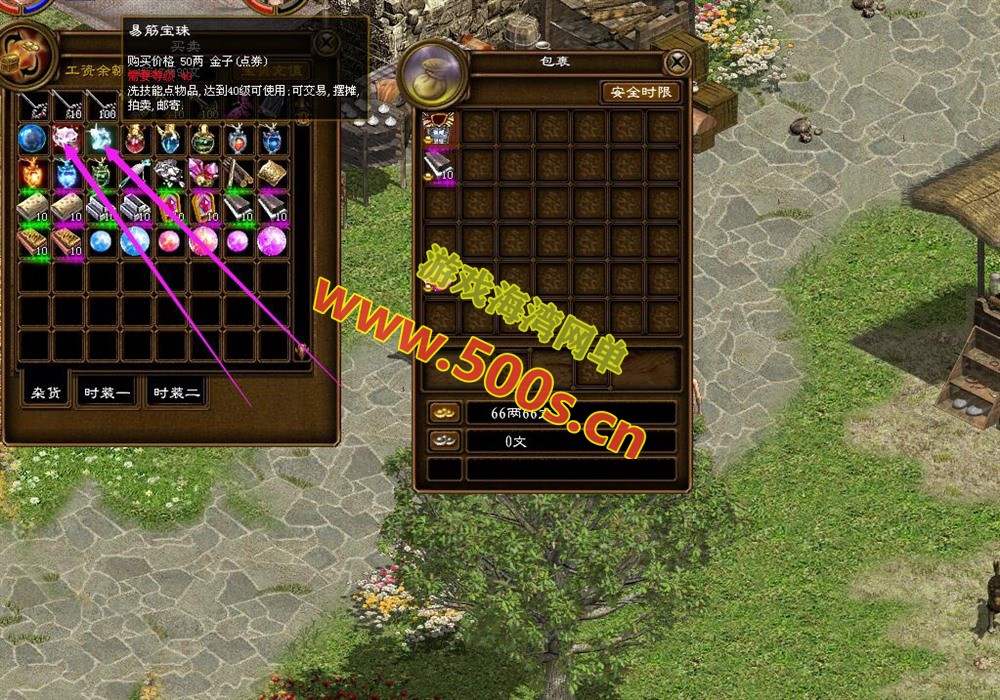The image size is (1000, 700).
Task: Select the flaming orange orb in the shop
Action: (x=32, y=173)
